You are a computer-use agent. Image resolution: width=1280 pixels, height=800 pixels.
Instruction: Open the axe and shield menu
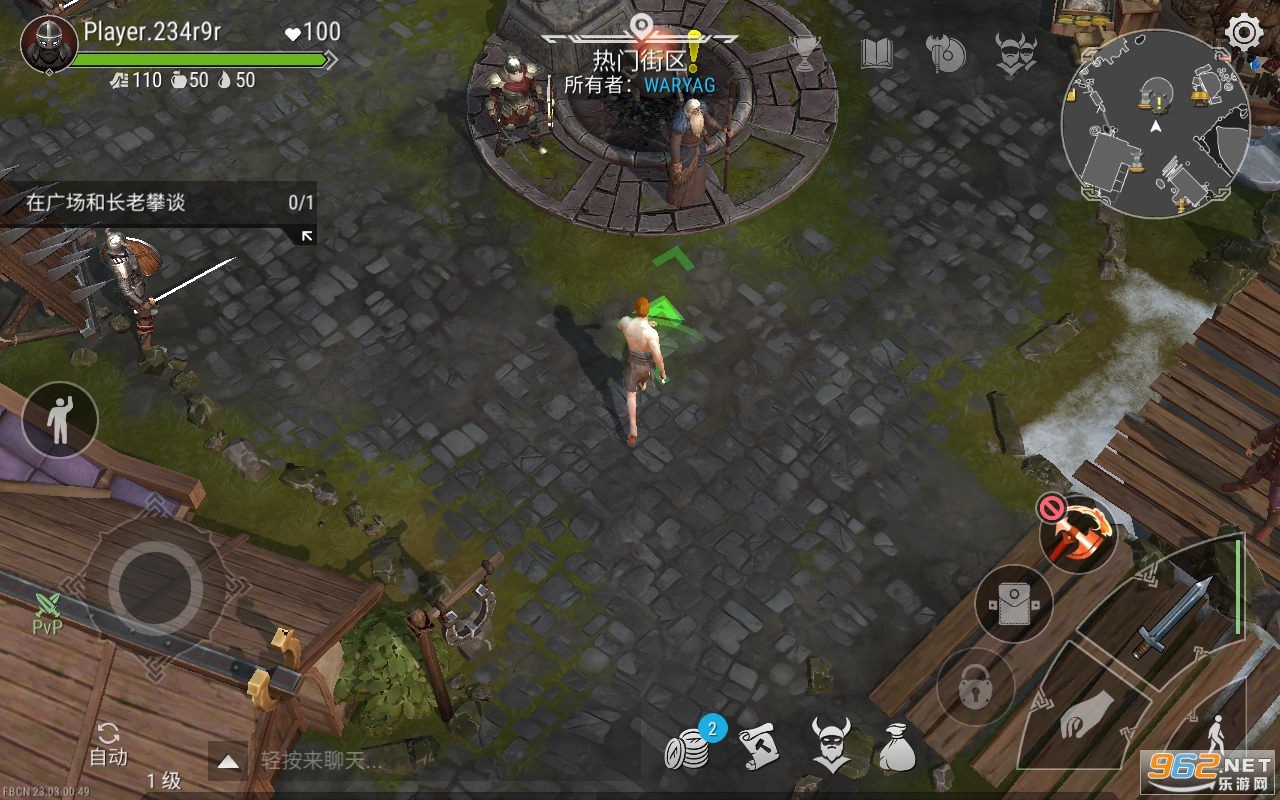point(945,54)
